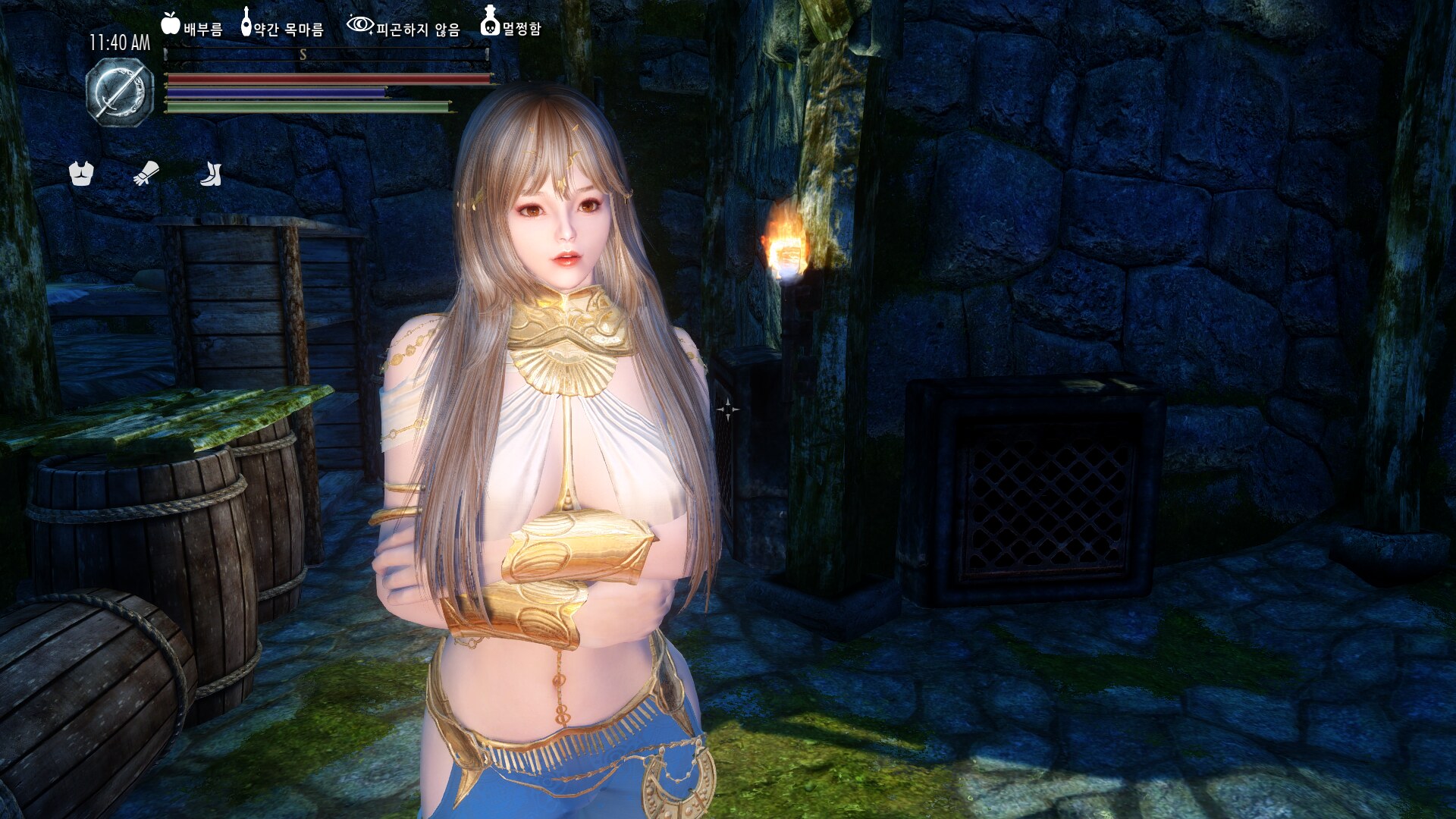Click the apple hunger status icon
Viewport: 1456px width, 819px height.
(x=171, y=24)
